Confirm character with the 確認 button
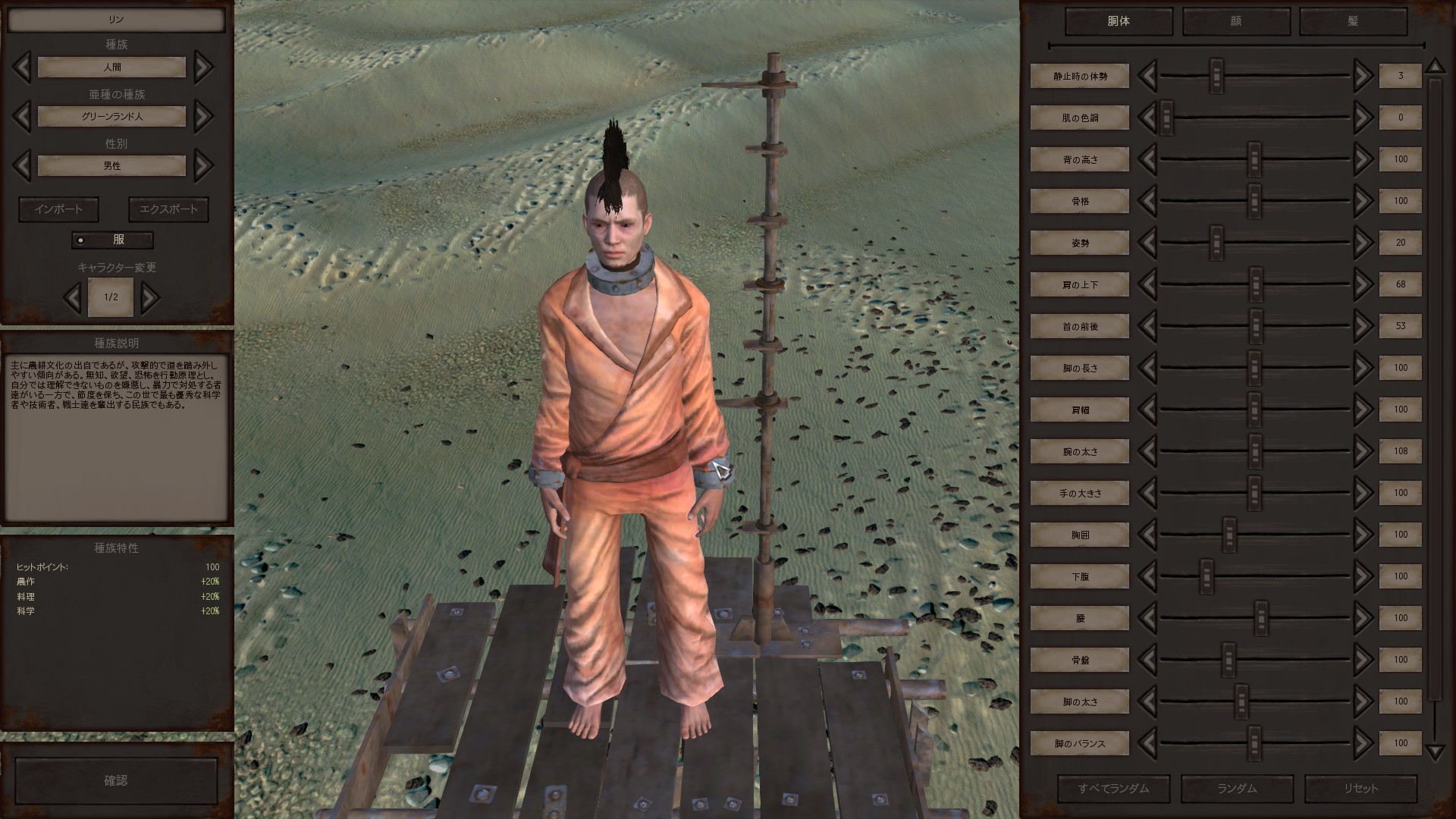Image resolution: width=1456 pixels, height=819 pixels. (116, 780)
